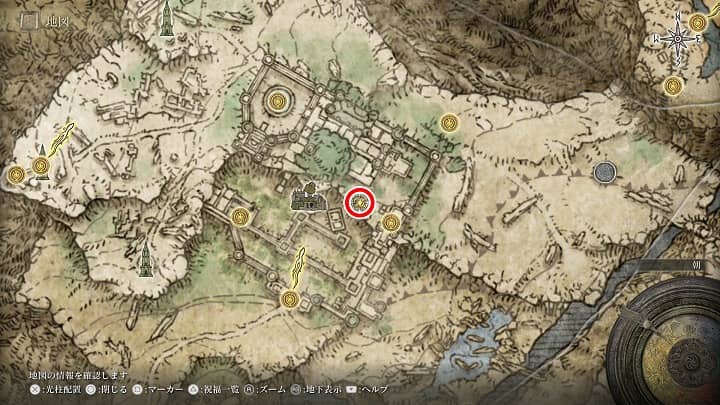
Task: Select the grace northeast of the castle walls
Action: point(449,124)
